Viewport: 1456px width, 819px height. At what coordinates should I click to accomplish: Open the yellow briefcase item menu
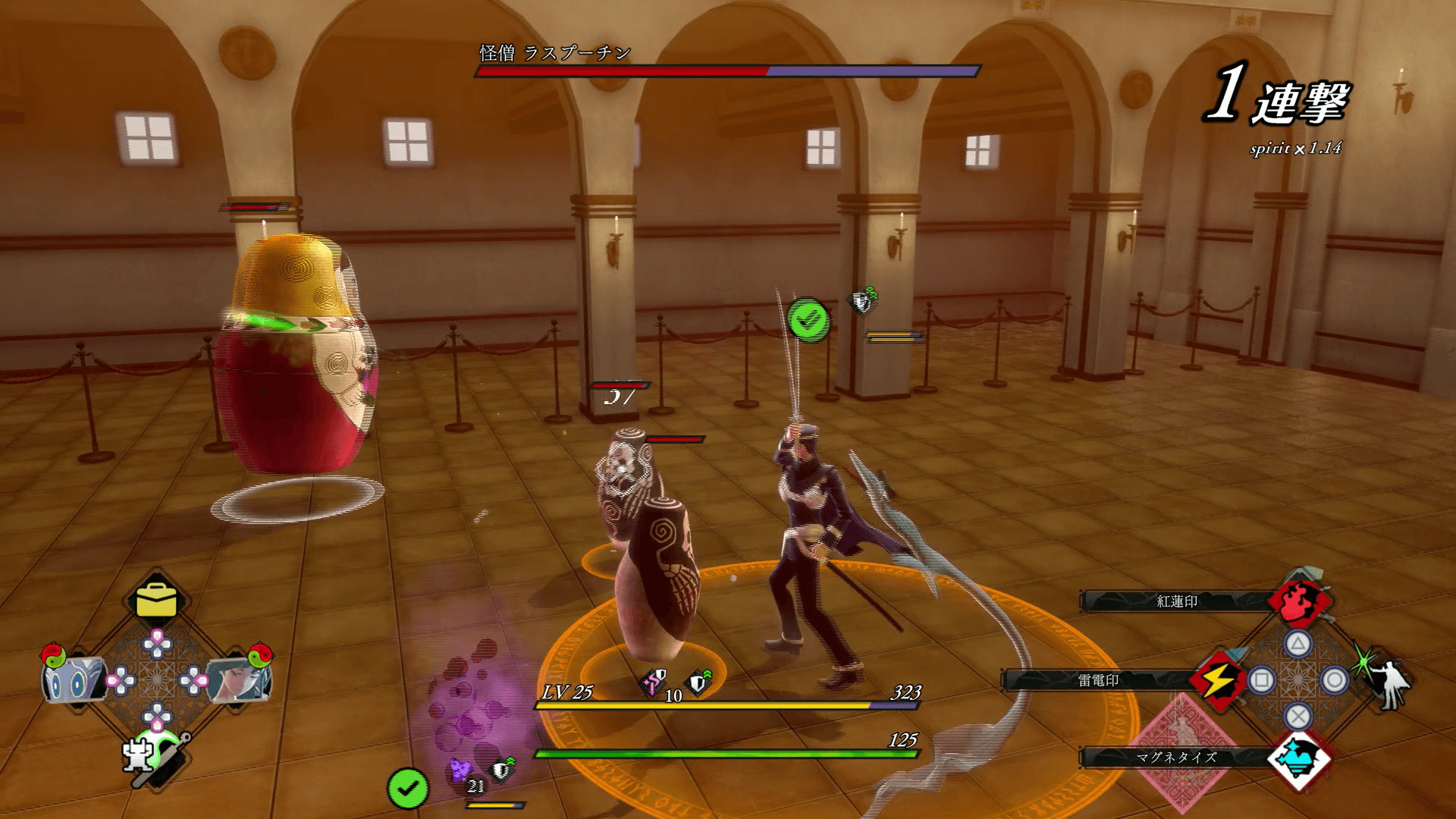pos(156,601)
